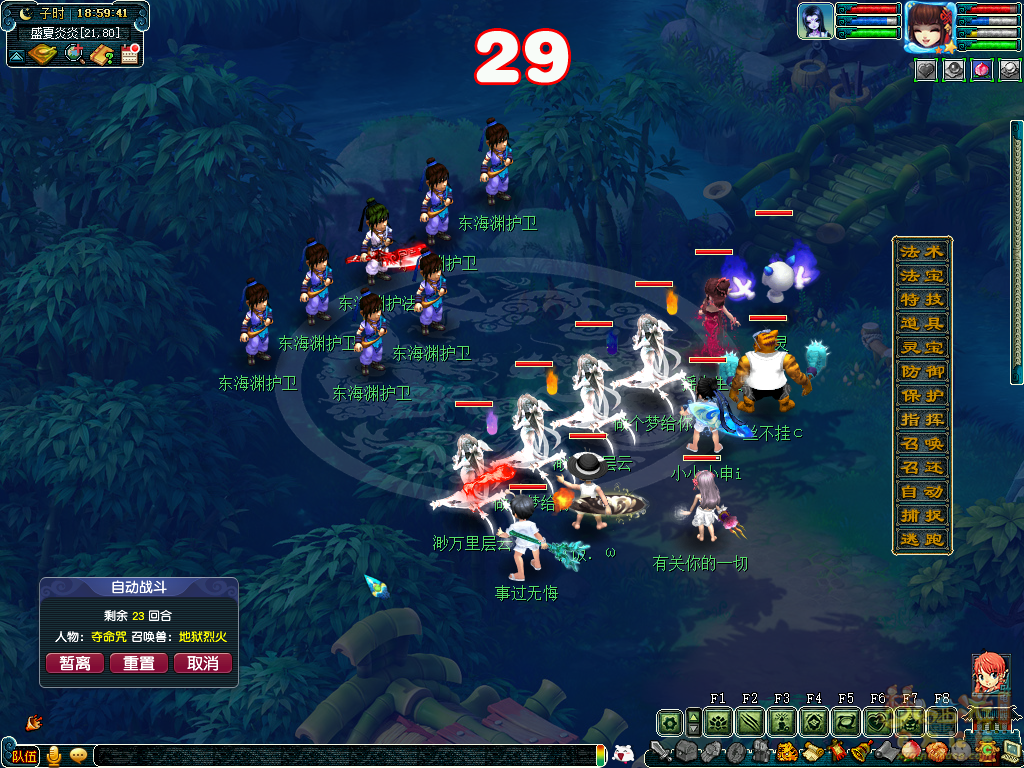Activate the F1 lotus skill shortcut
Viewport: 1024px width, 768px height.
pyautogui.click(x=718, y=721)
